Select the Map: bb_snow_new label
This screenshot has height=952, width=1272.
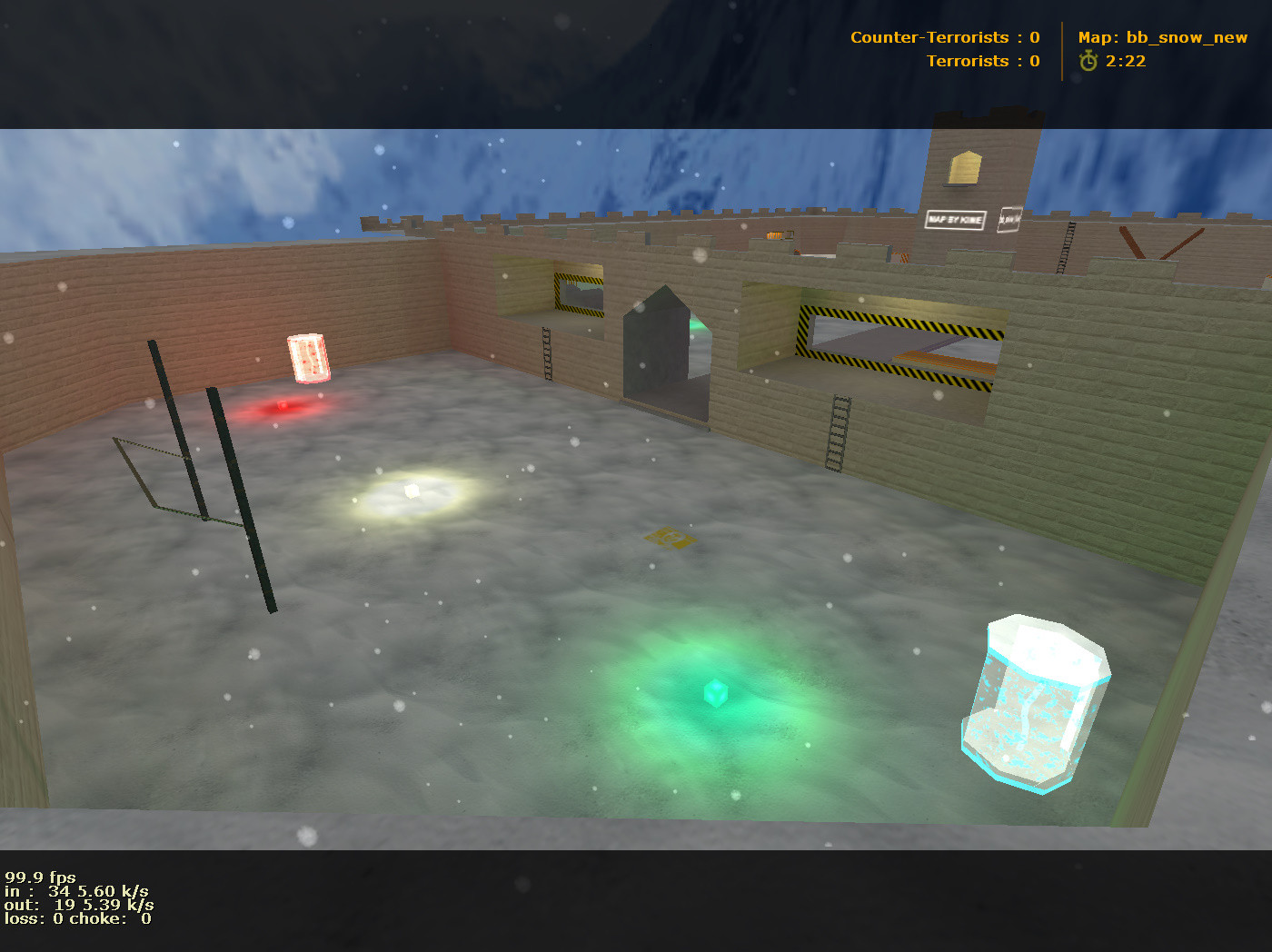[1163, 37]
